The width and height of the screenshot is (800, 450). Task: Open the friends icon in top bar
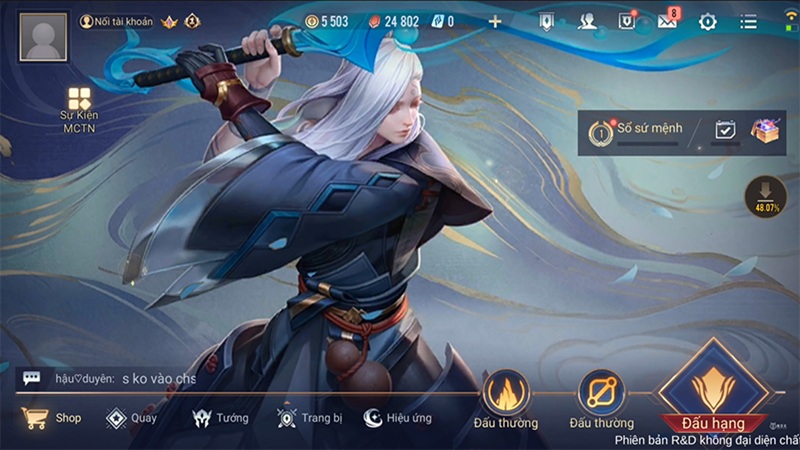pos(586,21)
